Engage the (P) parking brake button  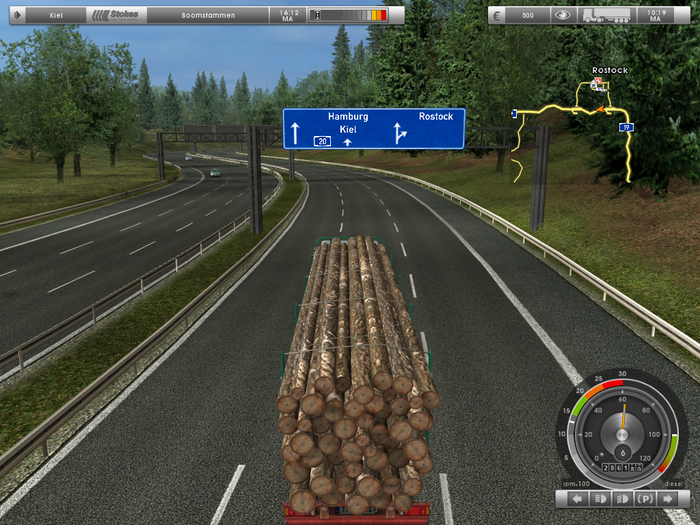(x=645, y=498)
